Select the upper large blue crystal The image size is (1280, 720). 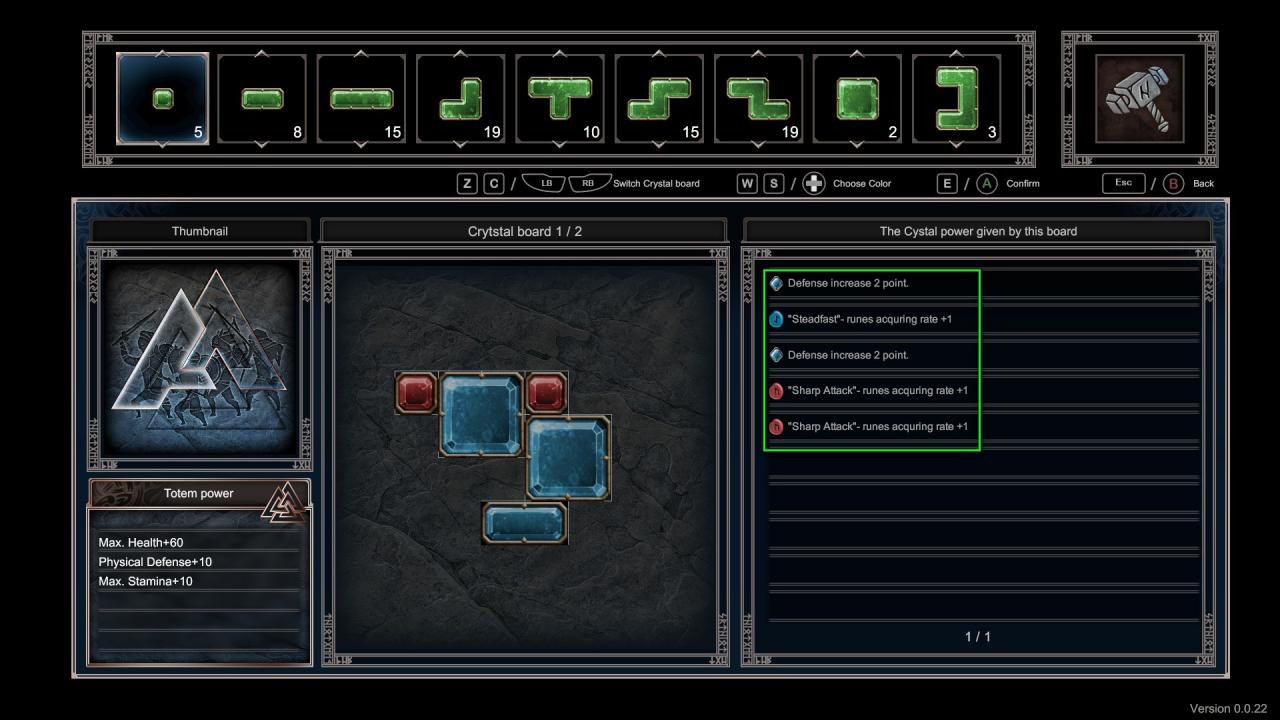pos(481,414)
